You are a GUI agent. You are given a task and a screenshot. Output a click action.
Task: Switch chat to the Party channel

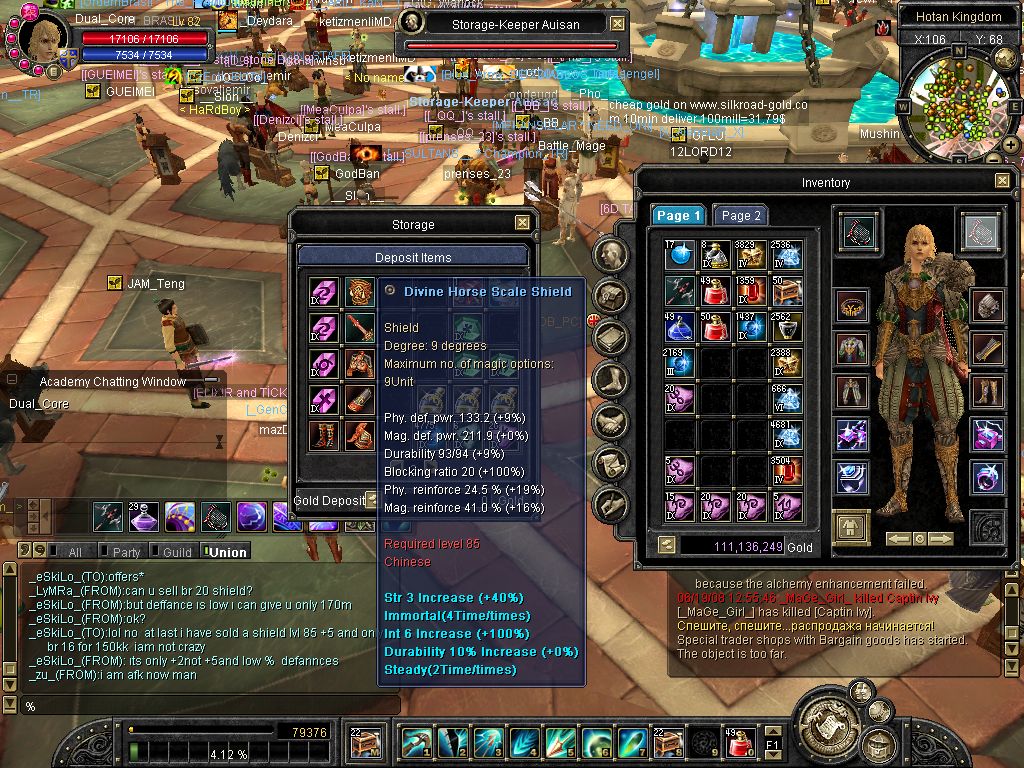[126, 552]
